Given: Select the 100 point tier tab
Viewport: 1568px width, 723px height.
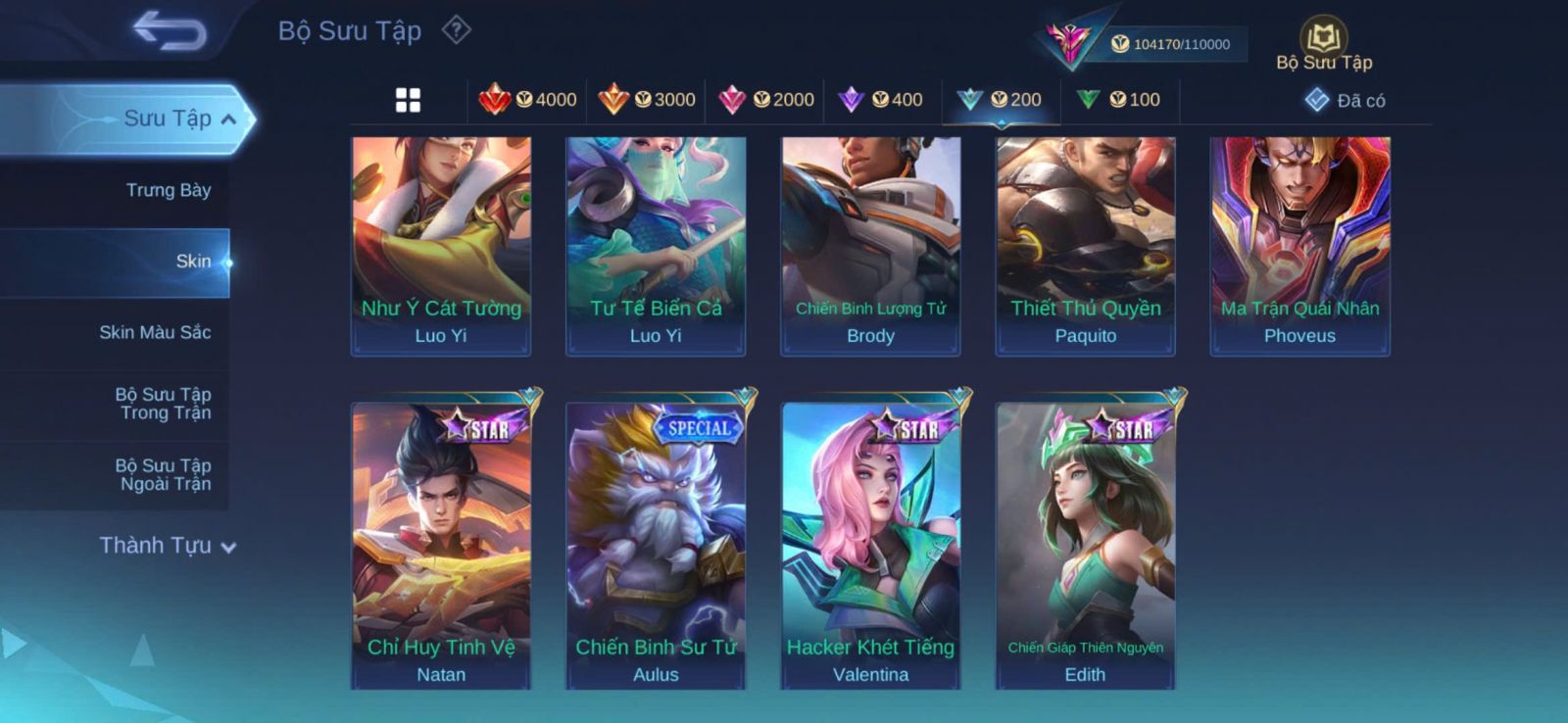Looking at the screenshot, I should click(1118, 100).
